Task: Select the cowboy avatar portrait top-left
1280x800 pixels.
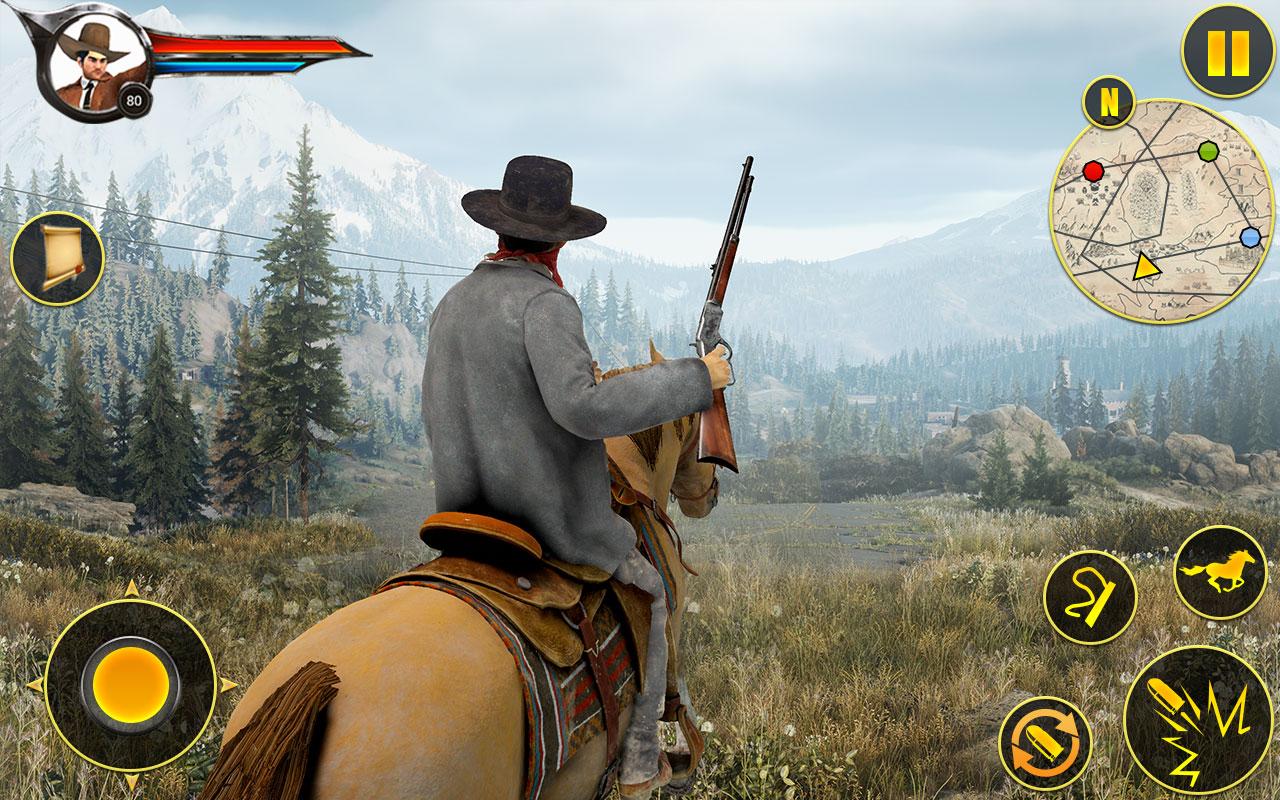Action: pos(88,60)
